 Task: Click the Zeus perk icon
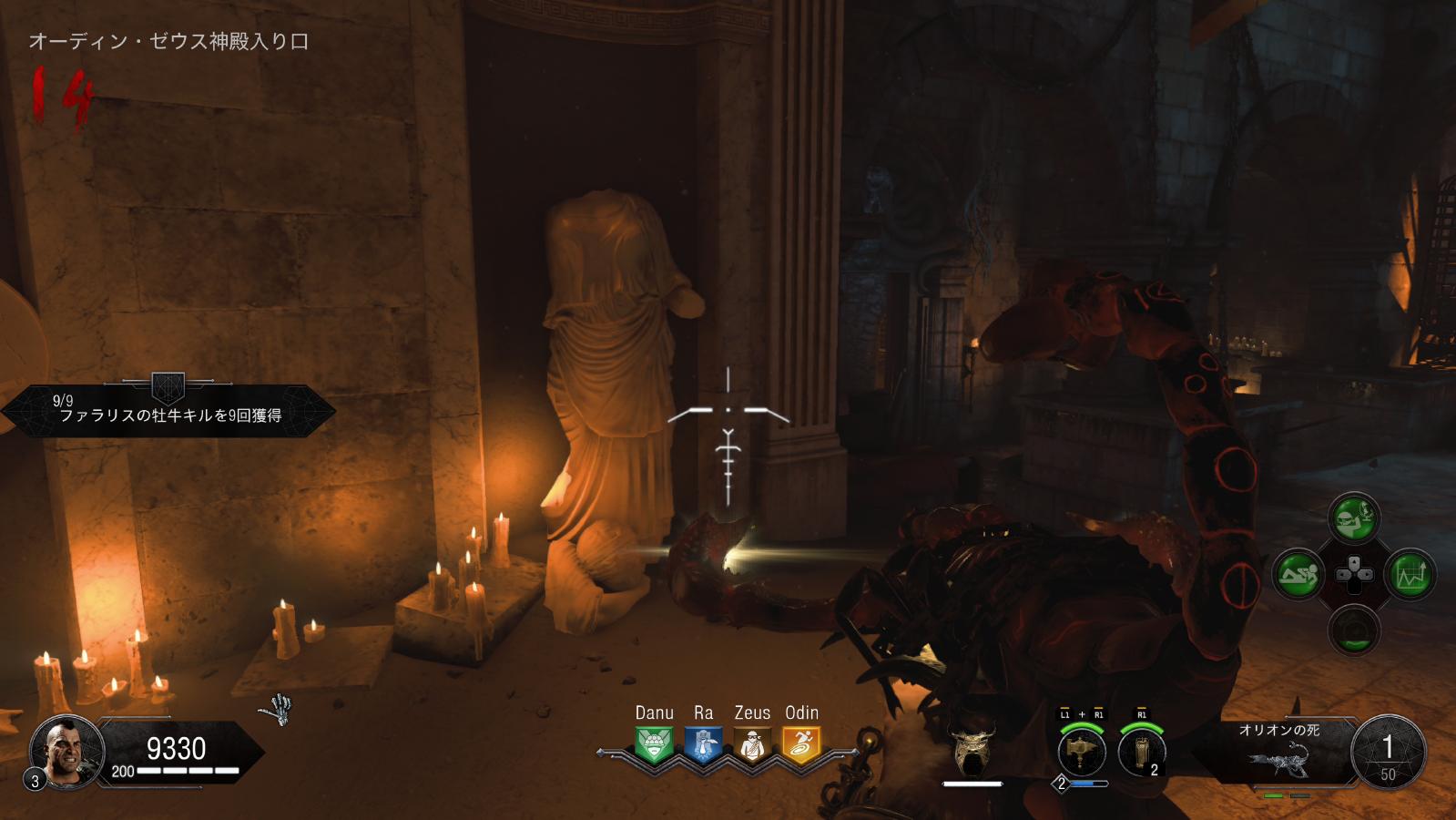[752, 745]
